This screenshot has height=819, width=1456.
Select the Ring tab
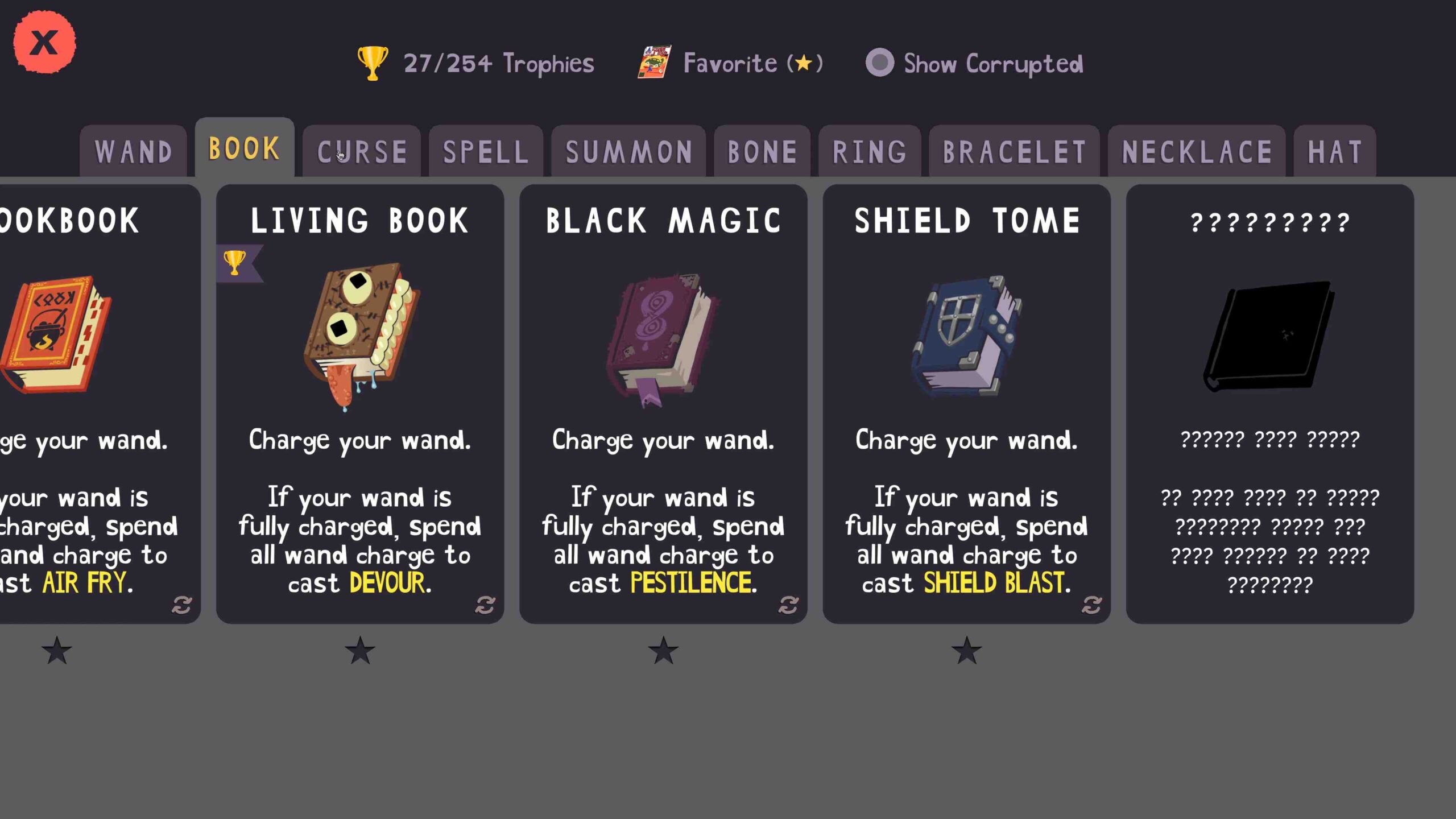pyautogui.click(x=870, y=152)
